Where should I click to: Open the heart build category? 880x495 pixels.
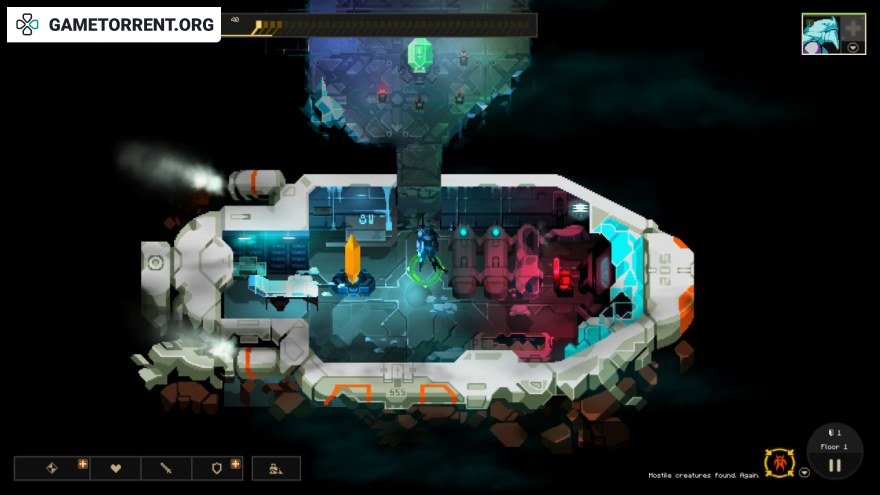point(115,468)
